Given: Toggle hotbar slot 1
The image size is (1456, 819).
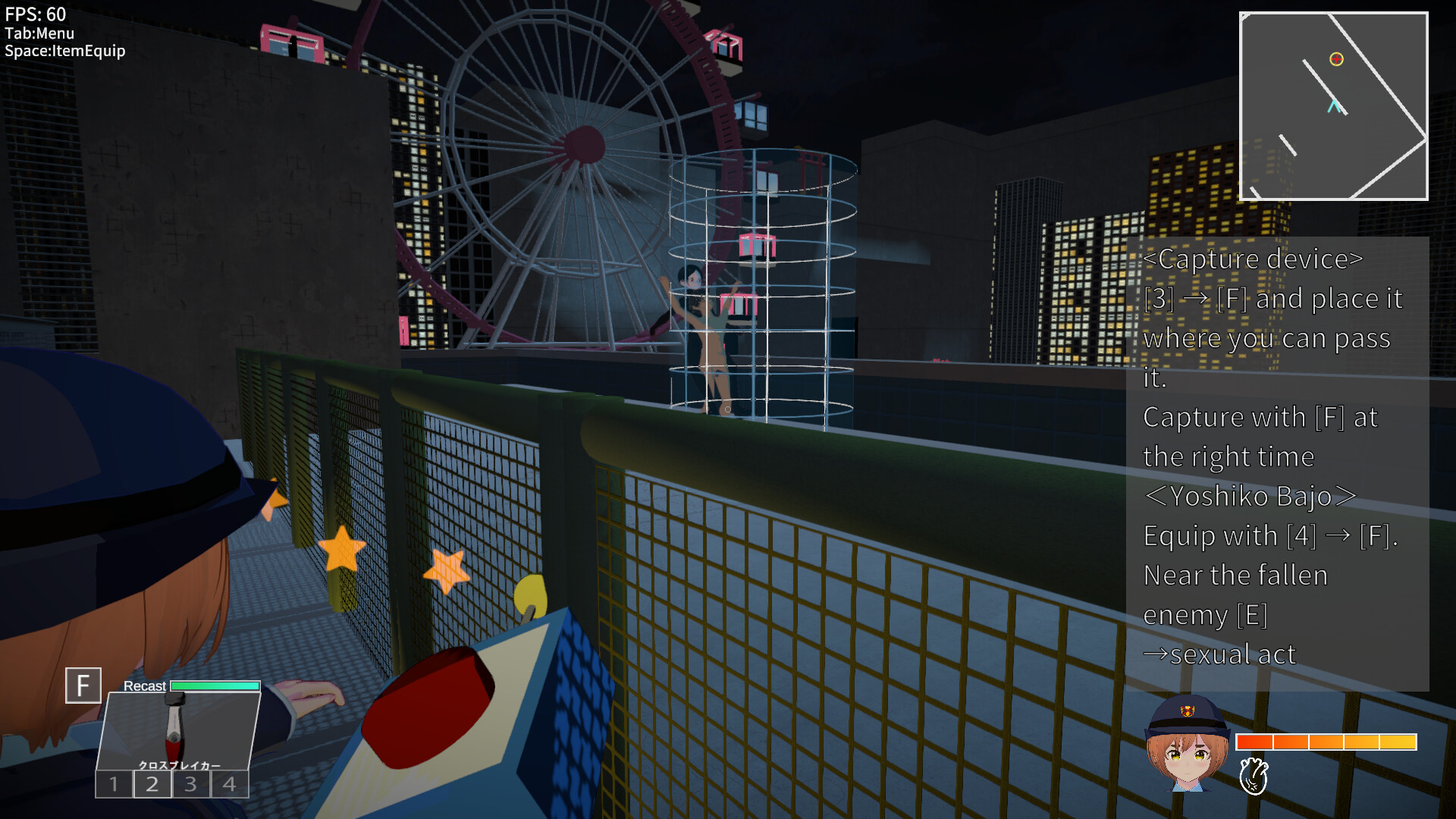Looking at the screenshot, I should [x=115, y=784].
